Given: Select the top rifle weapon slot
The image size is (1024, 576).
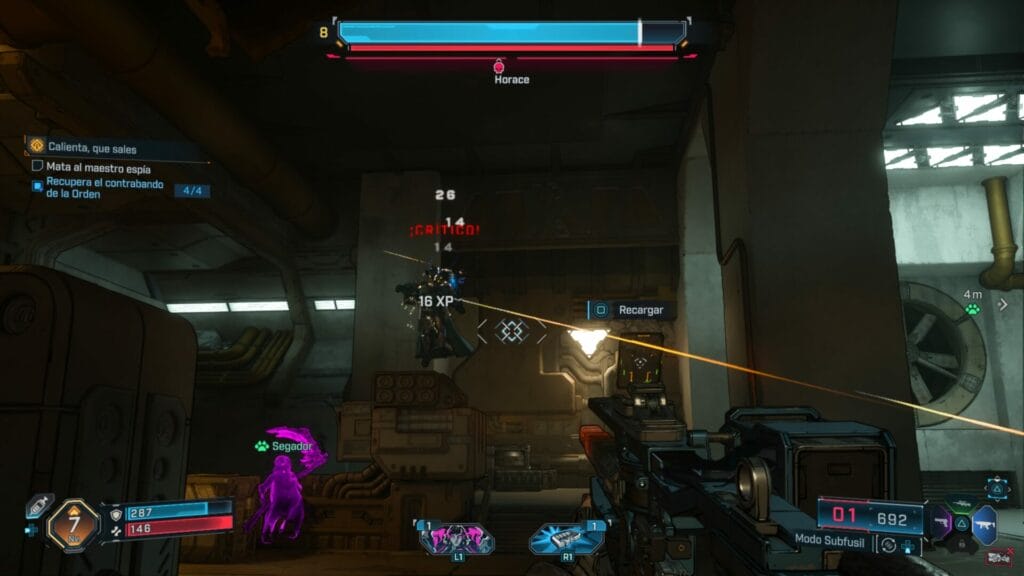Looking at the screenshot, I should (x=963, y=505).
